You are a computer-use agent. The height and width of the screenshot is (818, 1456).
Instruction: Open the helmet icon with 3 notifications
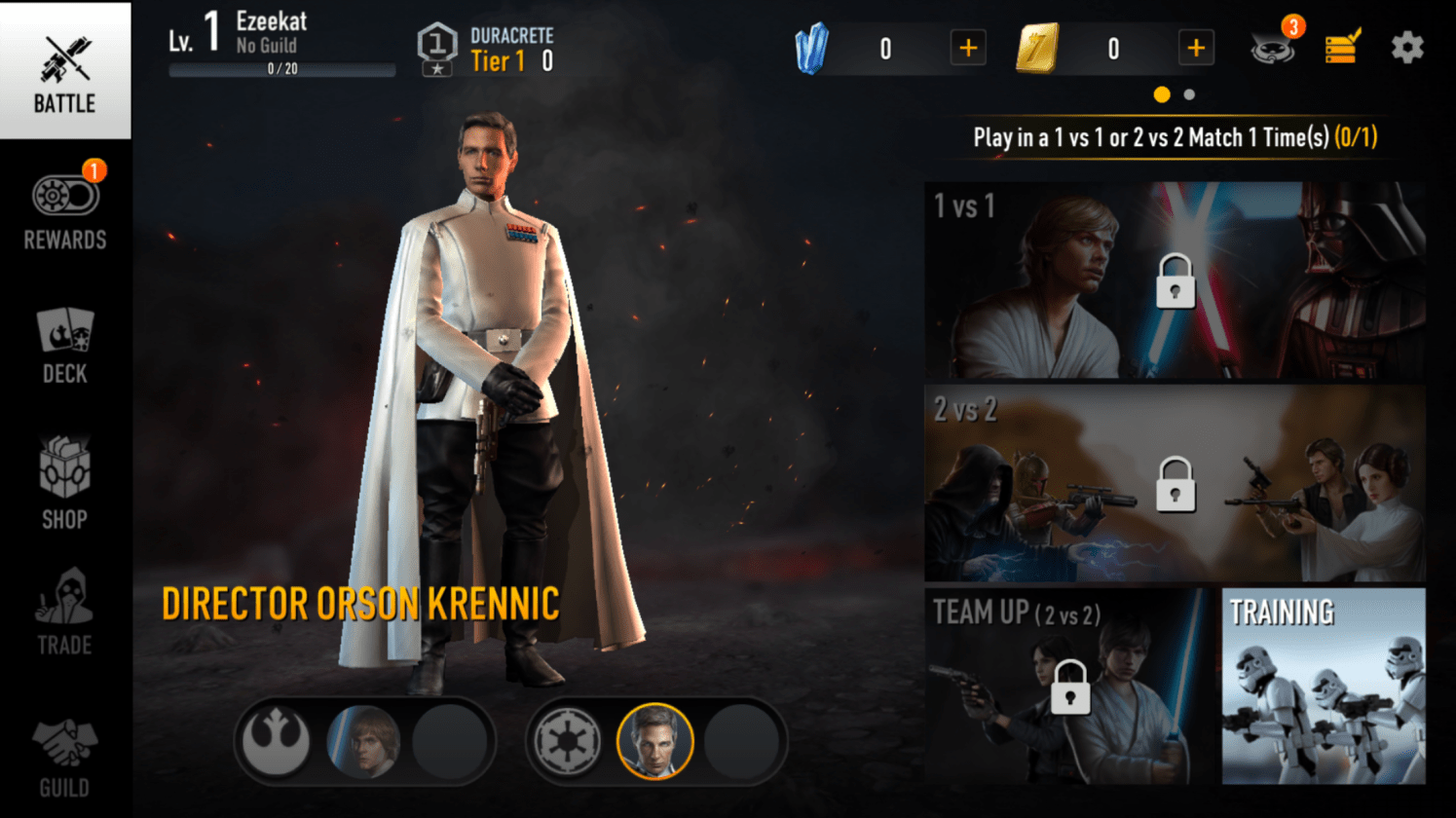tap(1273, 47)
